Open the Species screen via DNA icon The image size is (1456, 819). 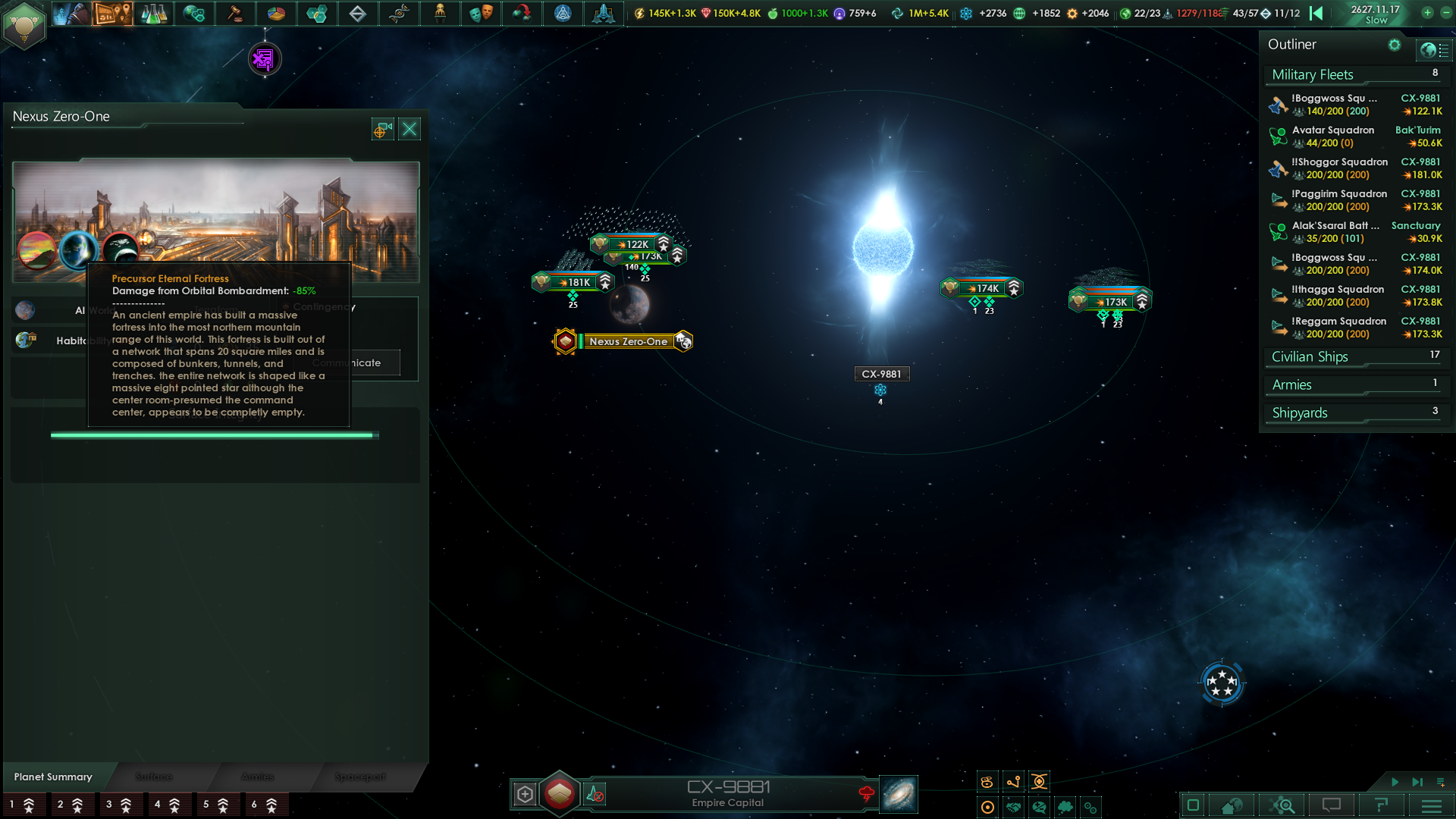(x=400, y=13)
